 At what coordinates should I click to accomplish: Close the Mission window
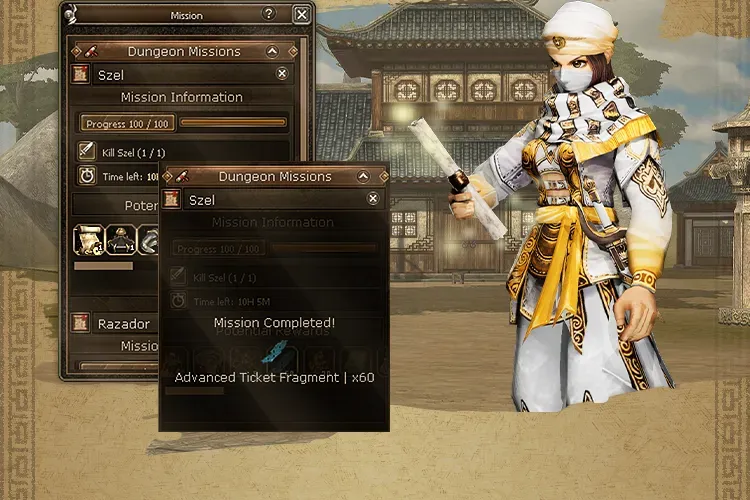click(x=301, y=14)
